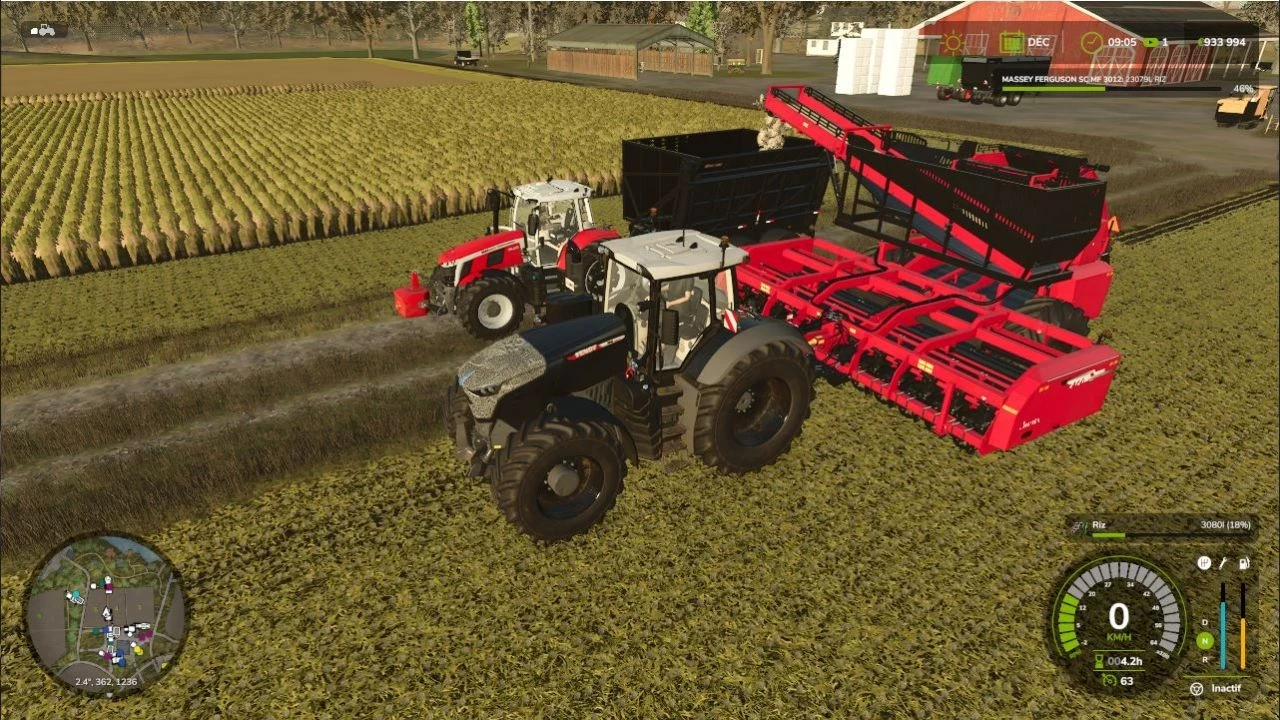Click the 3080l (18%) capacity readout

click(x=1225, y=524)
